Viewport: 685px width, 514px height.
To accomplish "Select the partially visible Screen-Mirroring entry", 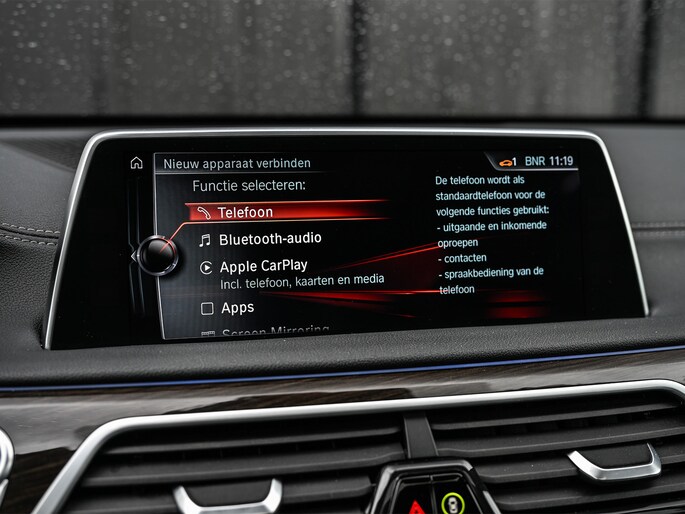I will tap(274, 331).
